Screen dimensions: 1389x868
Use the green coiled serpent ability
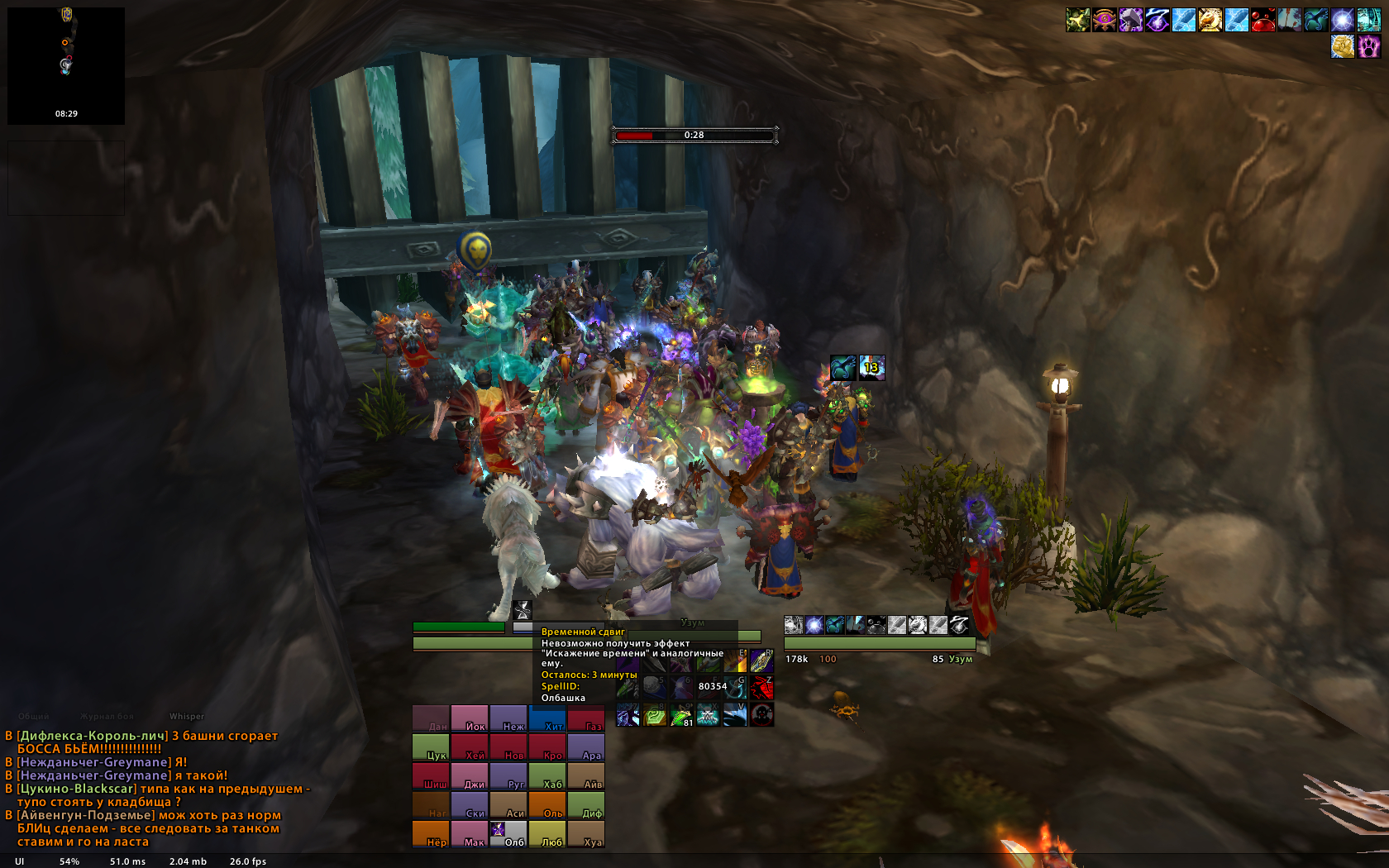tap(655, 715)
